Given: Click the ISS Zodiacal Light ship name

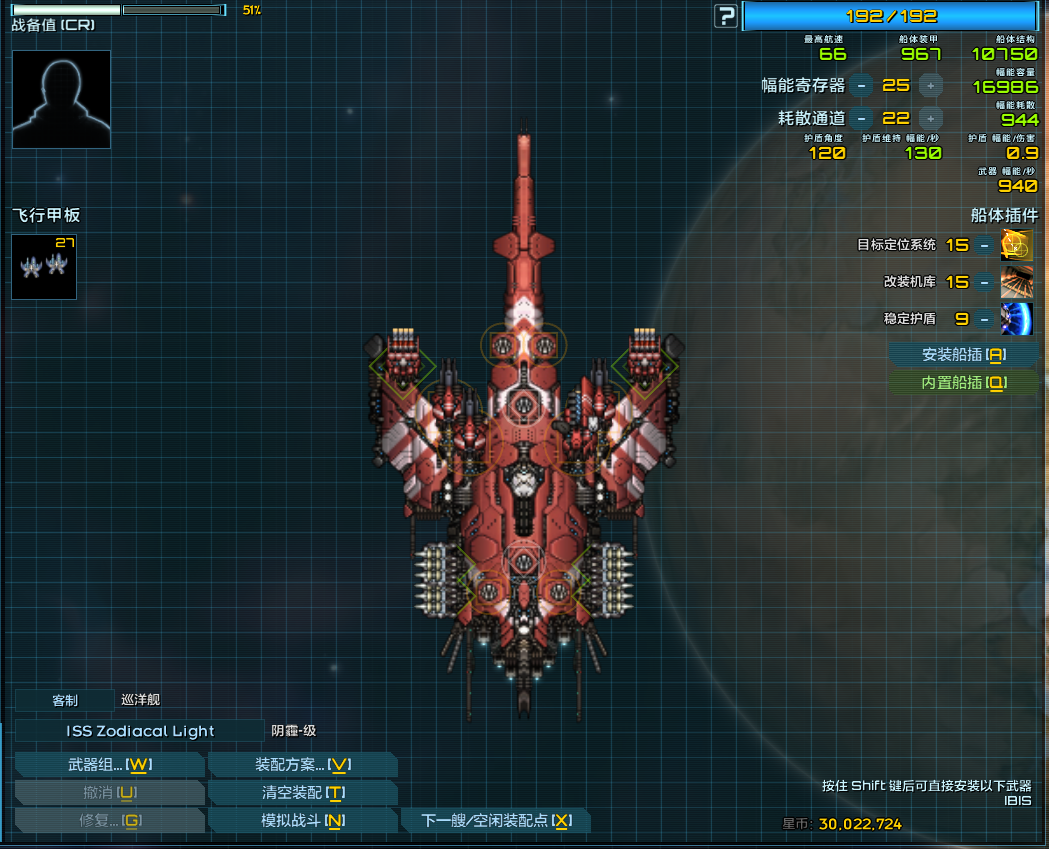Looking at the screenshot, I should pos(140,731).
